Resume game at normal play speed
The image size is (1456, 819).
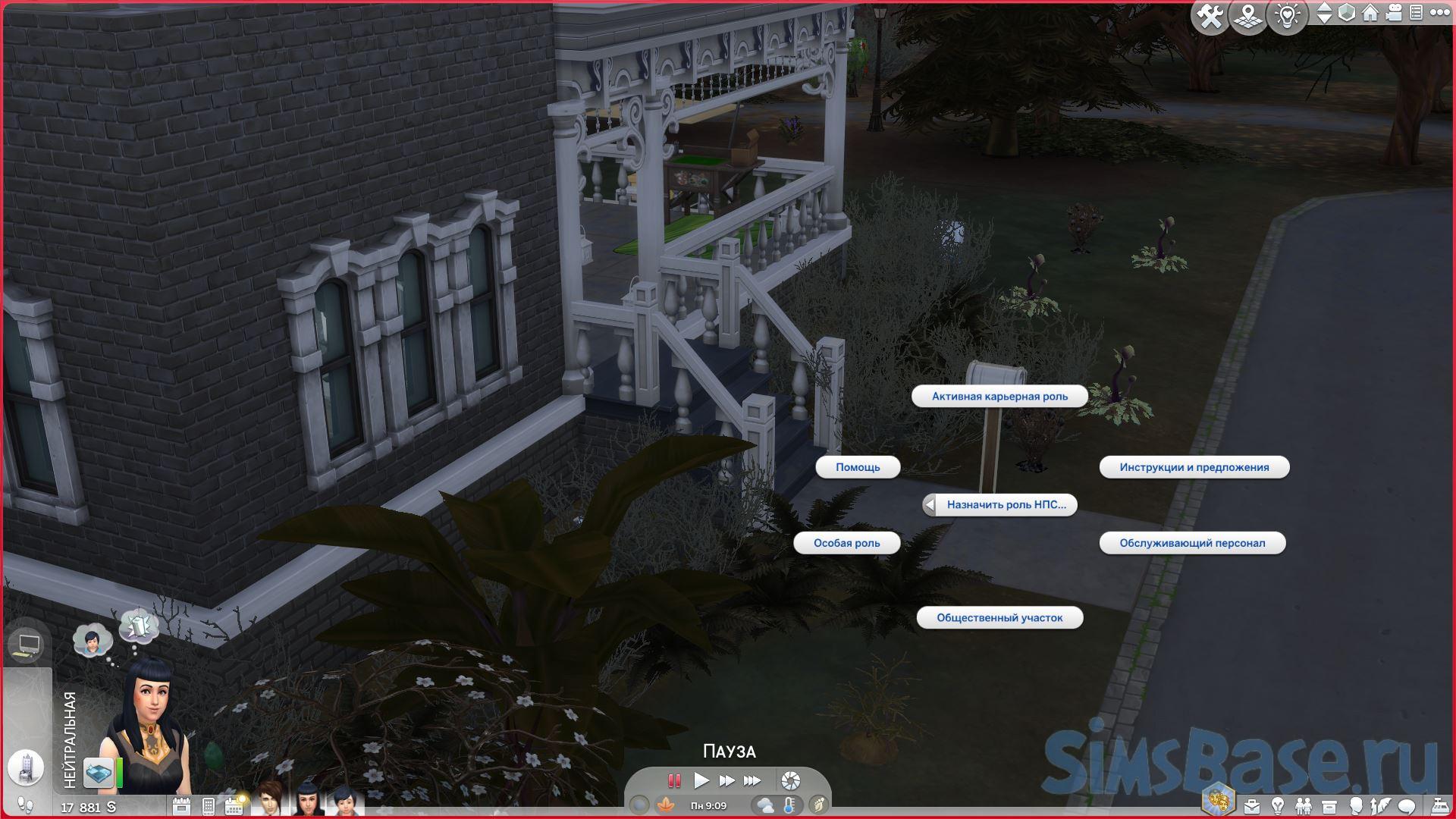701,780
